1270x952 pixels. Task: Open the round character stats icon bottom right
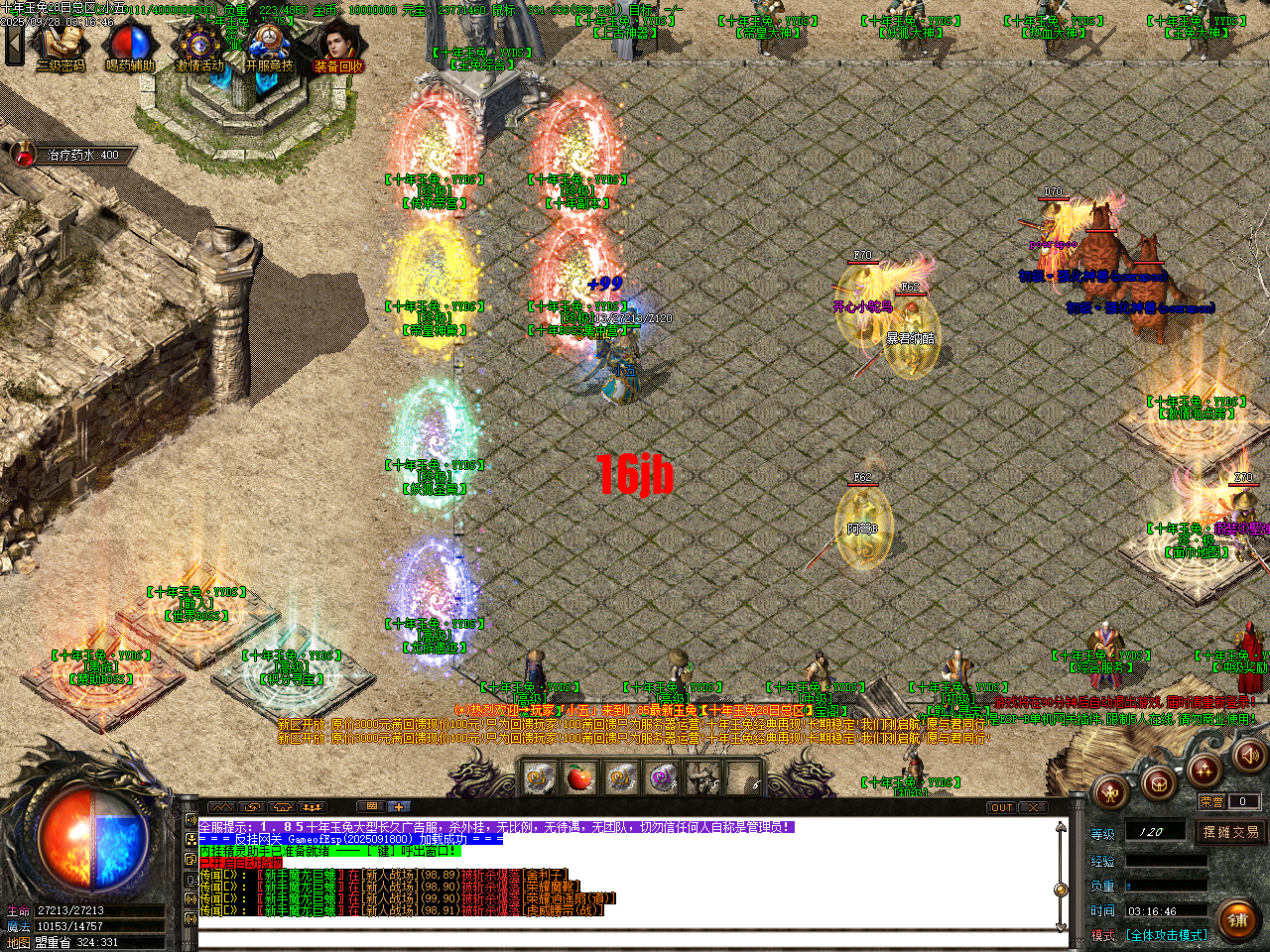1111,791
